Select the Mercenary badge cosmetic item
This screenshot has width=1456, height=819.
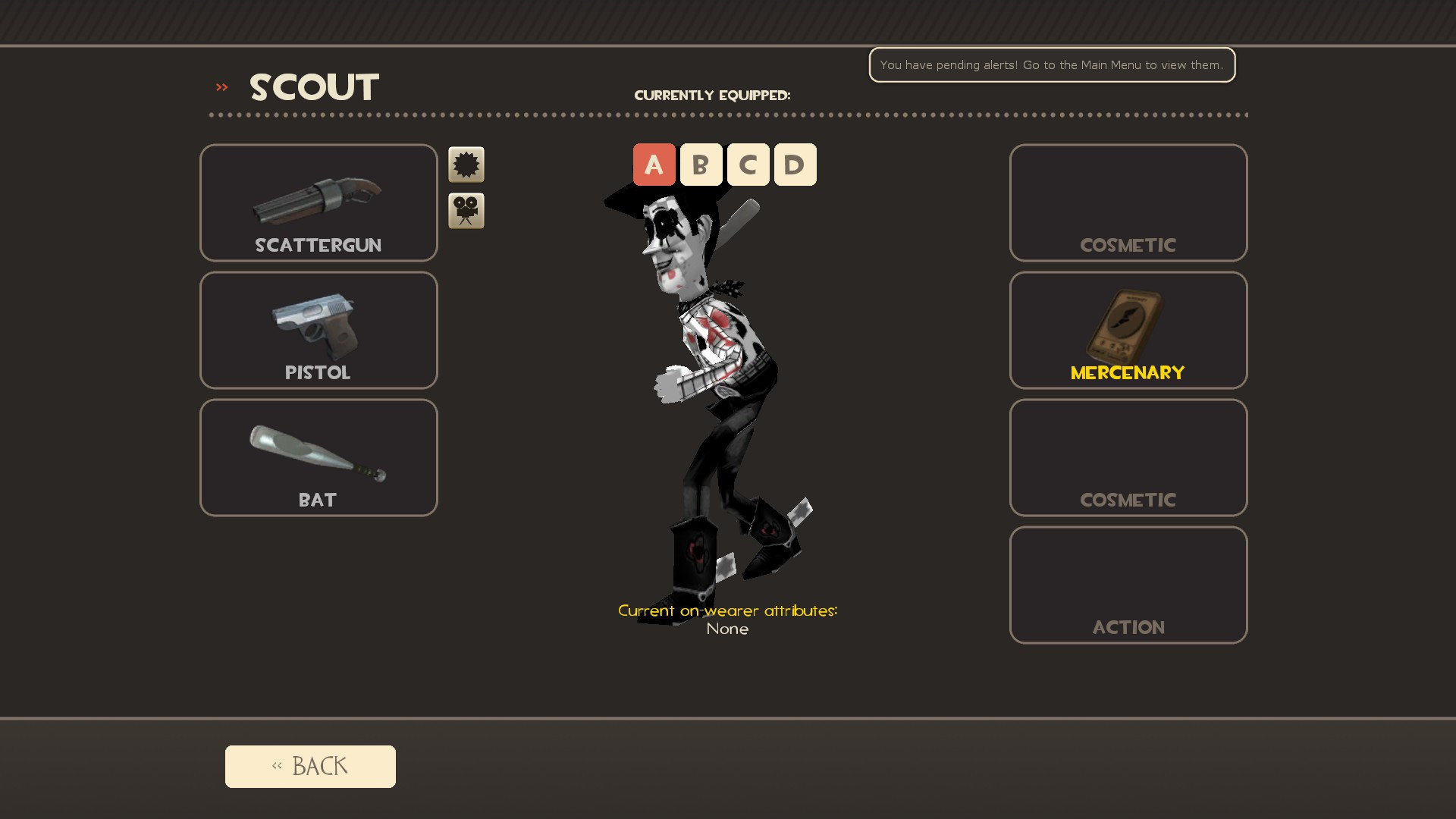coord(1128,330)
